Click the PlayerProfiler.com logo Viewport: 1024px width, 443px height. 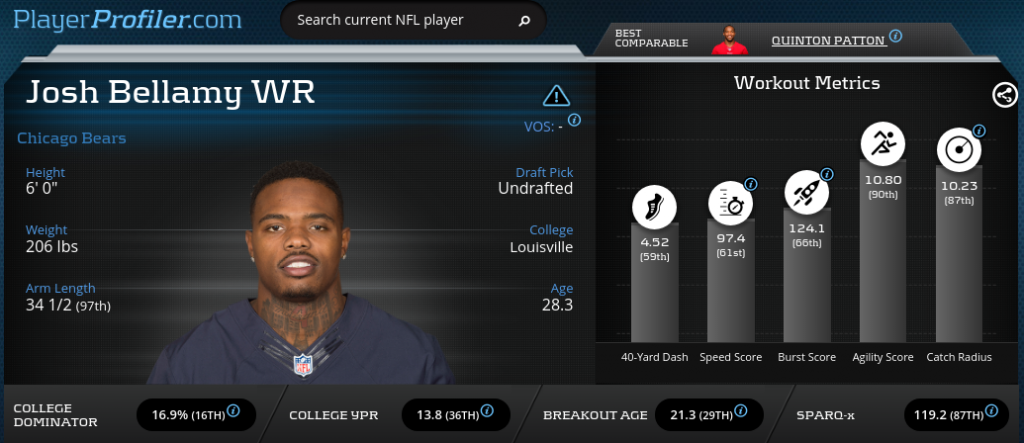(x=129, y=20)
